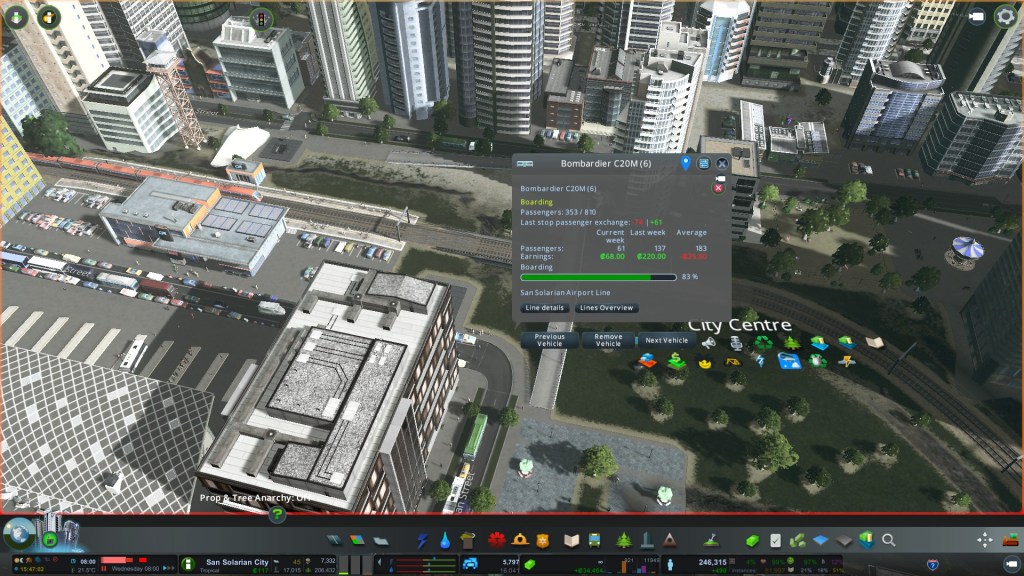Open the settings gear in the top corner
The image size is (1024, 576).
click(x=1005, y=17)
